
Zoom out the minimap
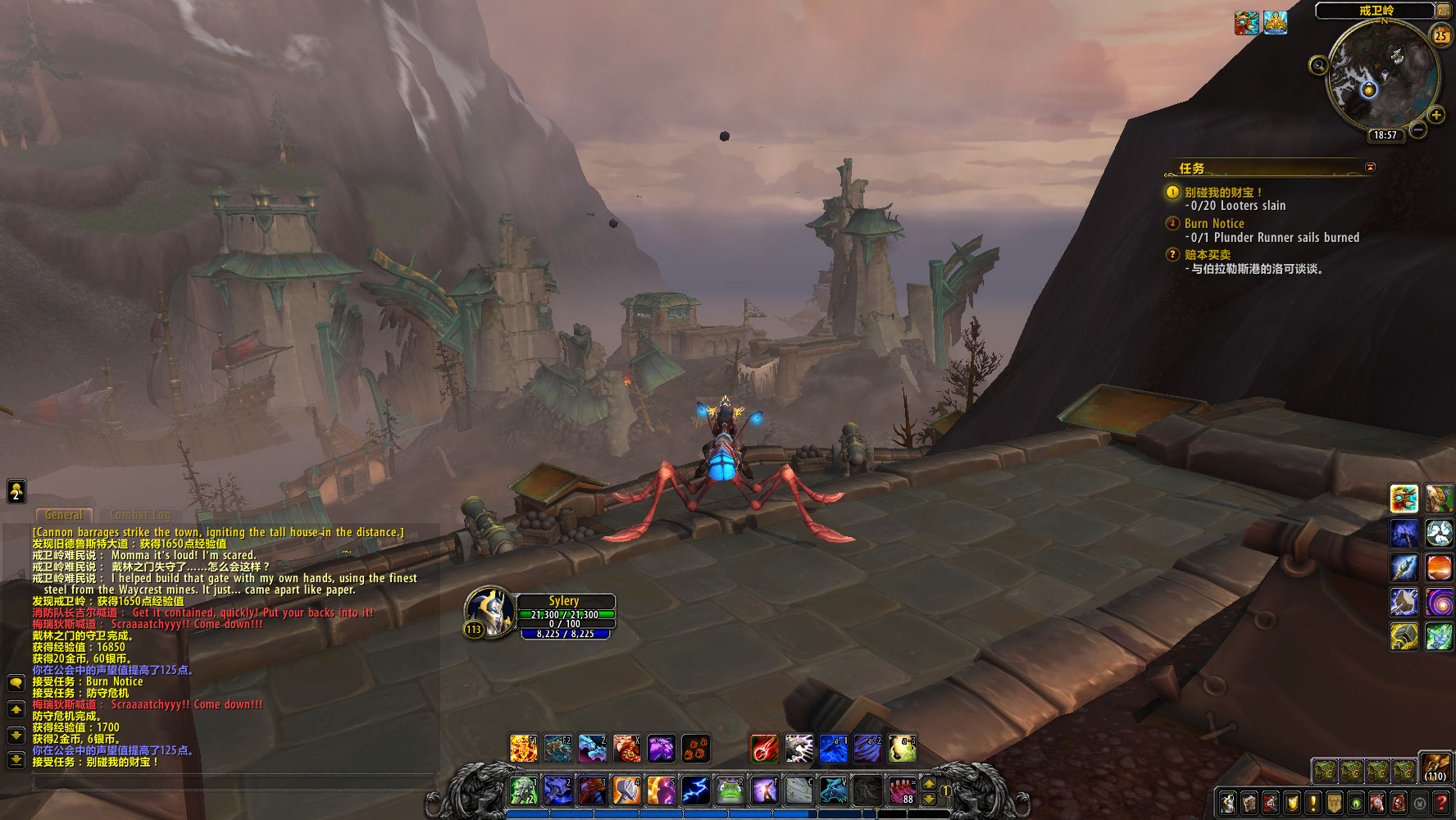(1418, 130)
